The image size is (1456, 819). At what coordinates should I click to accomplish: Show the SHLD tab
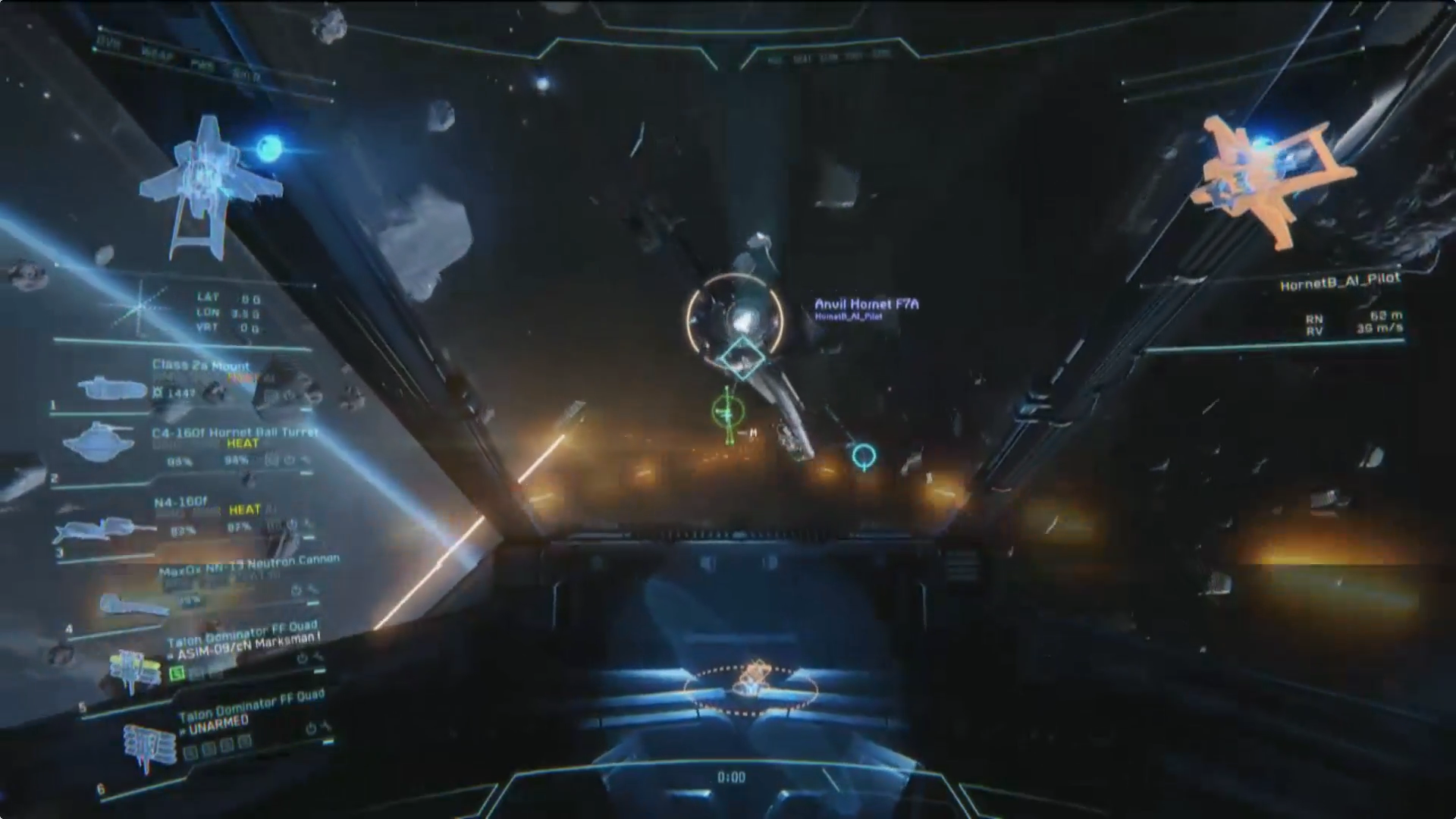click(246, 76)
